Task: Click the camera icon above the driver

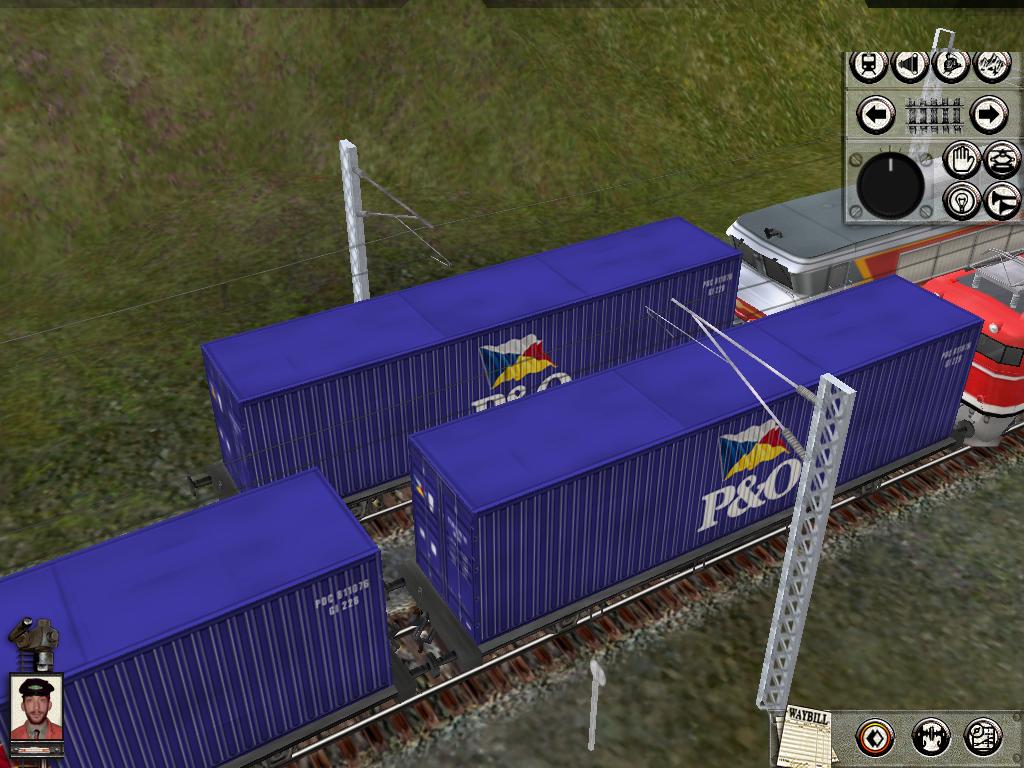Action: point(35,640)
